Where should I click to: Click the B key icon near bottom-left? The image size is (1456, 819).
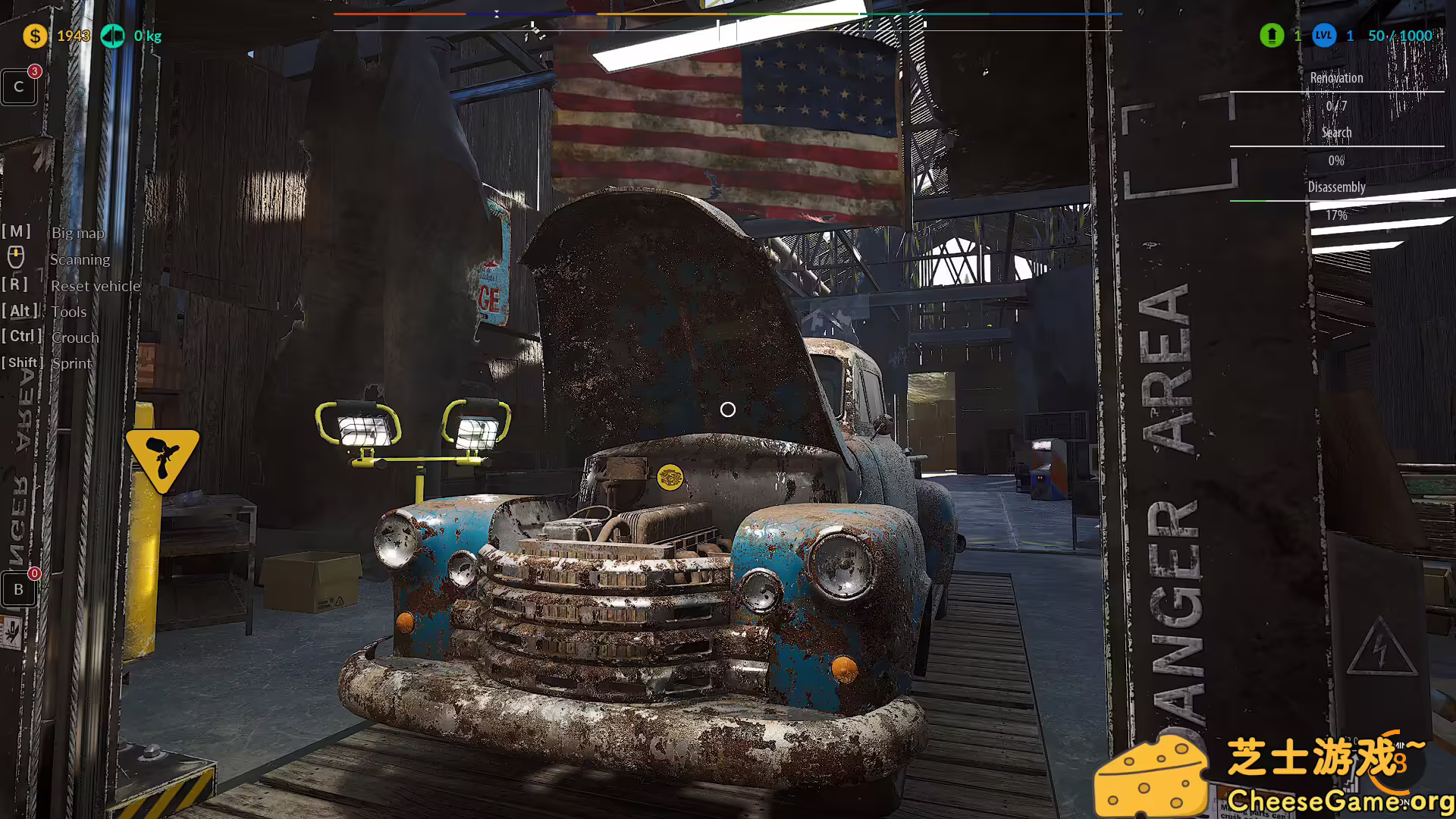coord(18,588)
